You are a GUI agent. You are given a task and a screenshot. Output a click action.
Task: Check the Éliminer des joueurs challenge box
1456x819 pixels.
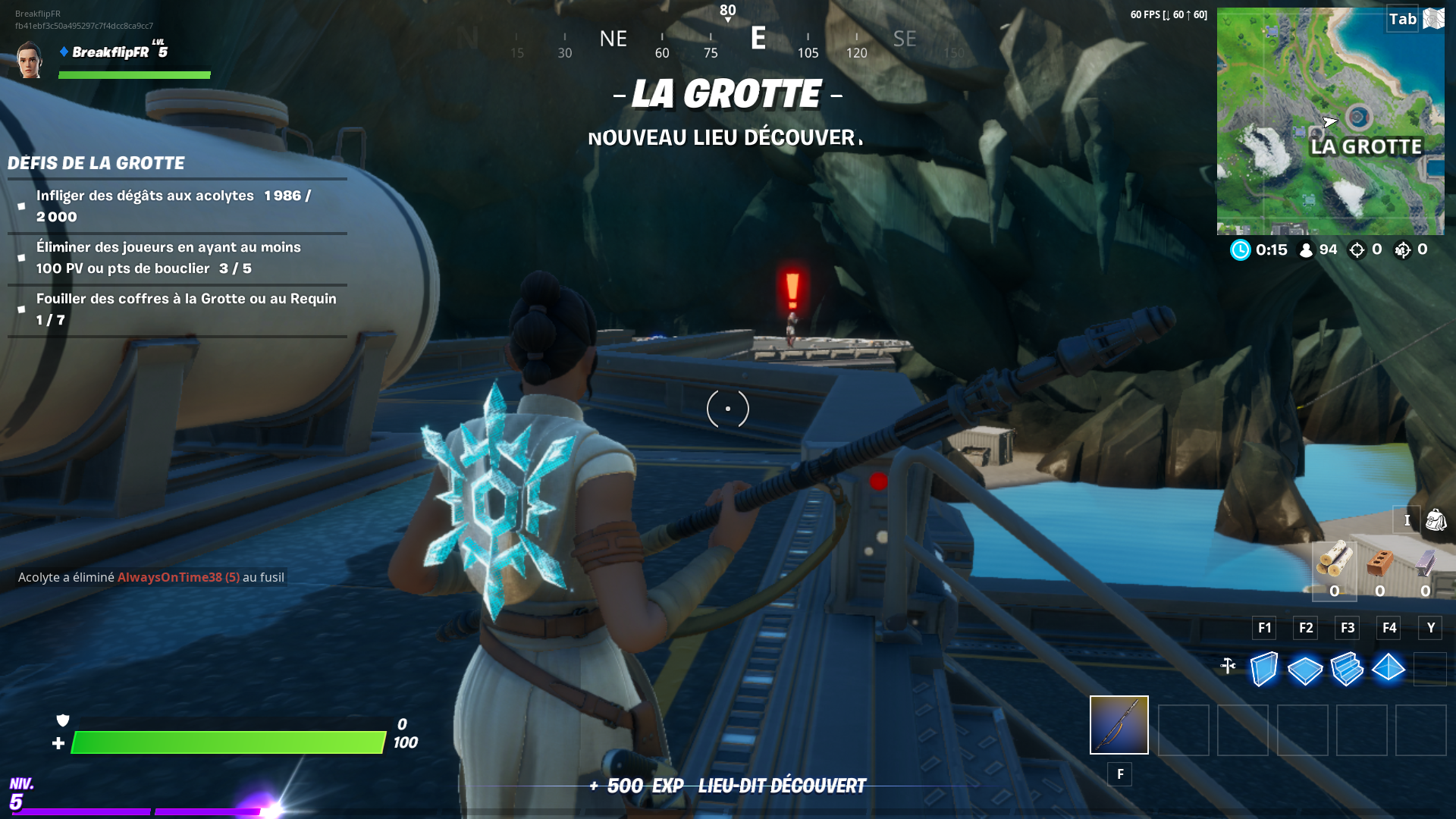click(21, 258)
